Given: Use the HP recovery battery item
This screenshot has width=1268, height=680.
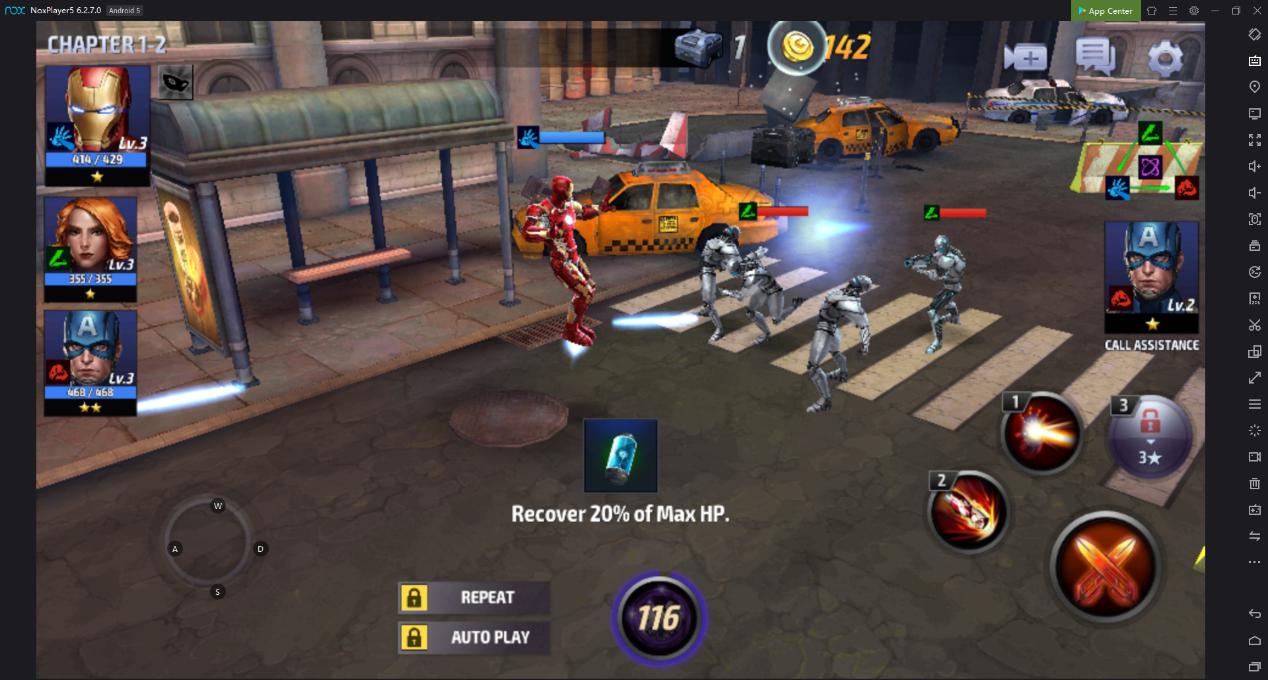Looking at the screenshot, I should [x=620, y=456].
